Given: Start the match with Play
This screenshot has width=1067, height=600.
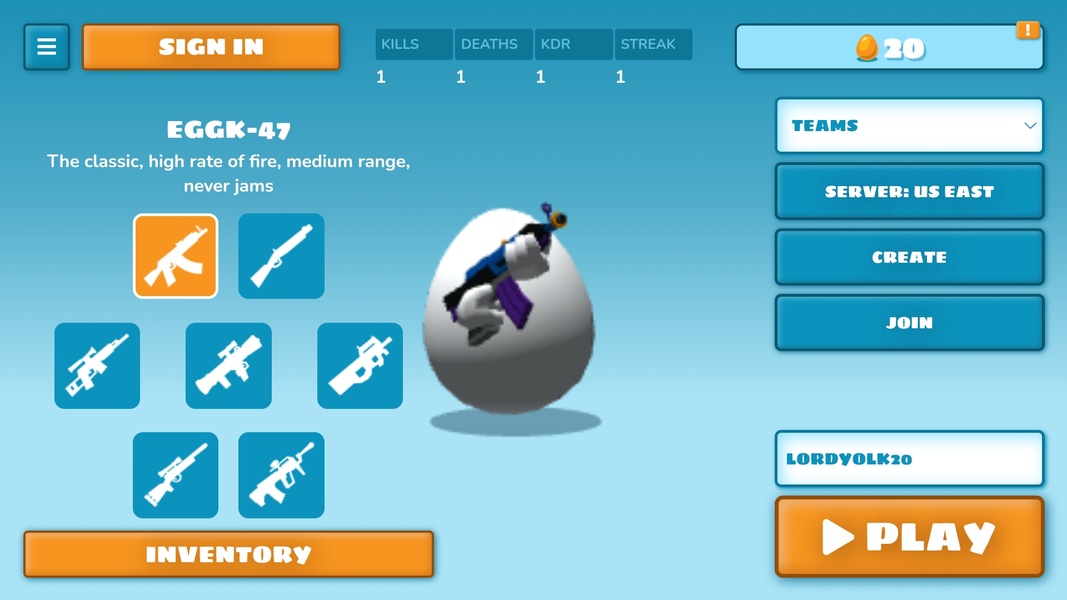Looking at the screenshot, I should [x=909, y=537].
